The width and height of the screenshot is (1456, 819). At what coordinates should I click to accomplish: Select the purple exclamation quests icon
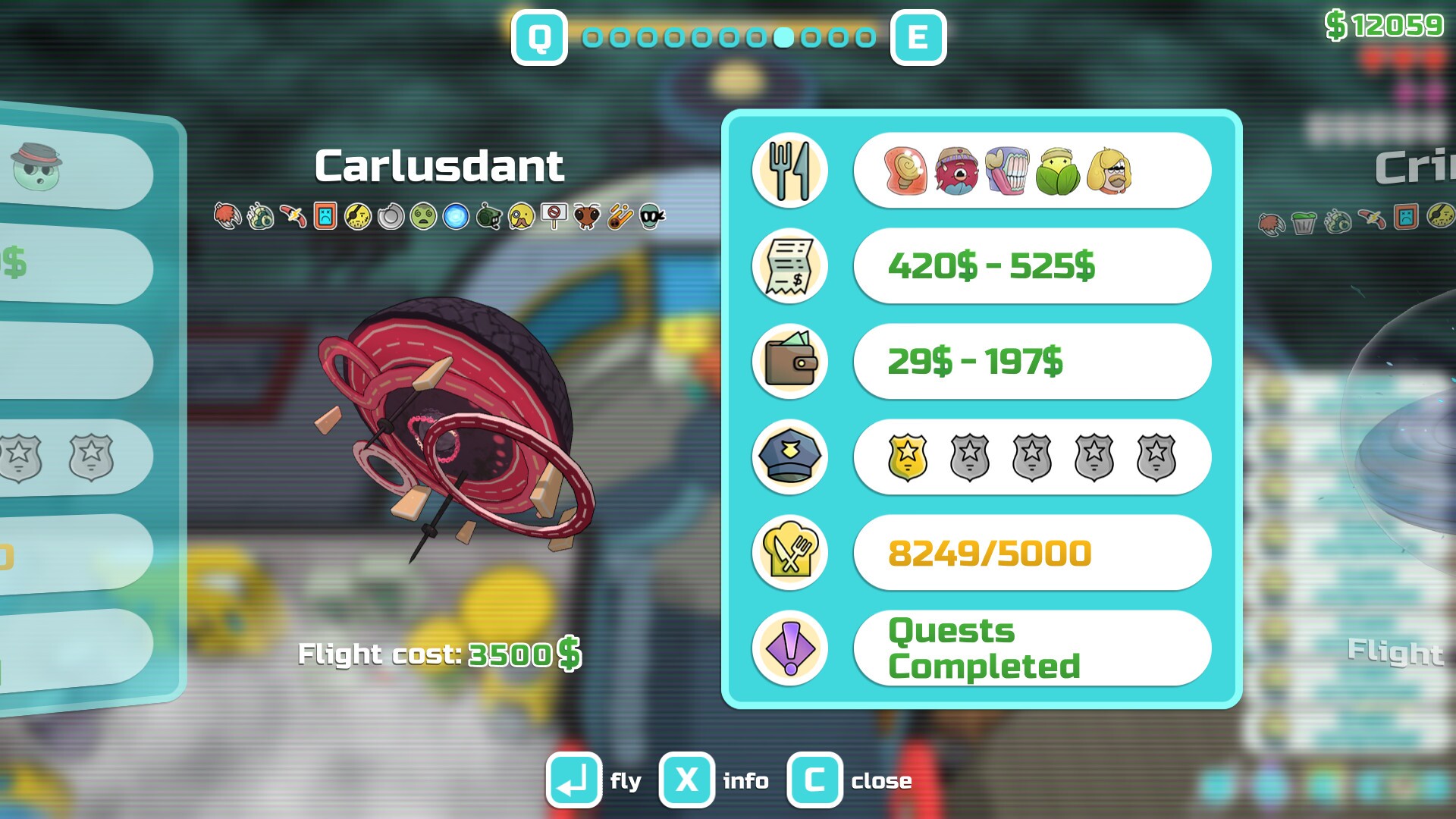click(789, 648)
